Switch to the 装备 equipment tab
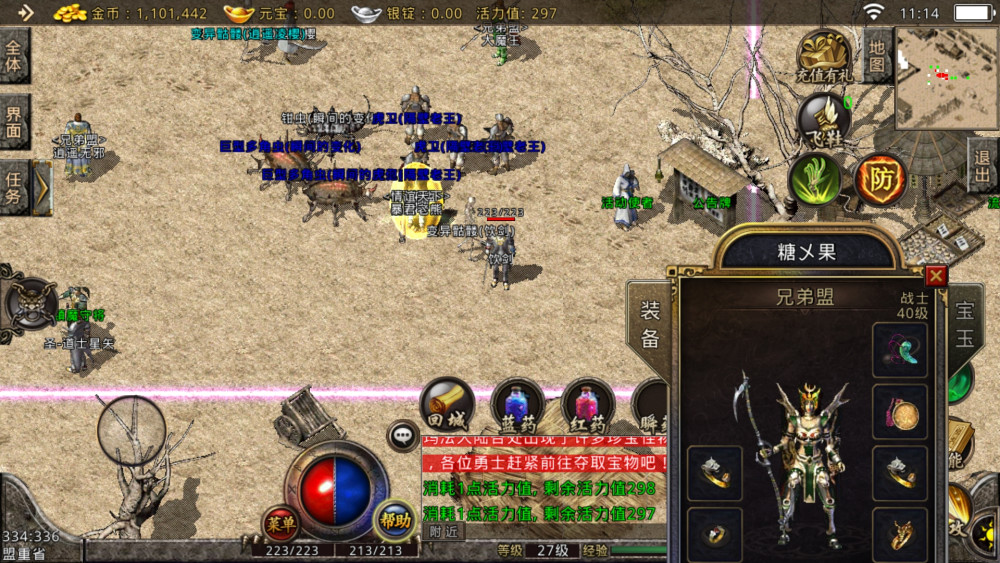This screenshot has width=1000, height=563. coord(650,324)
